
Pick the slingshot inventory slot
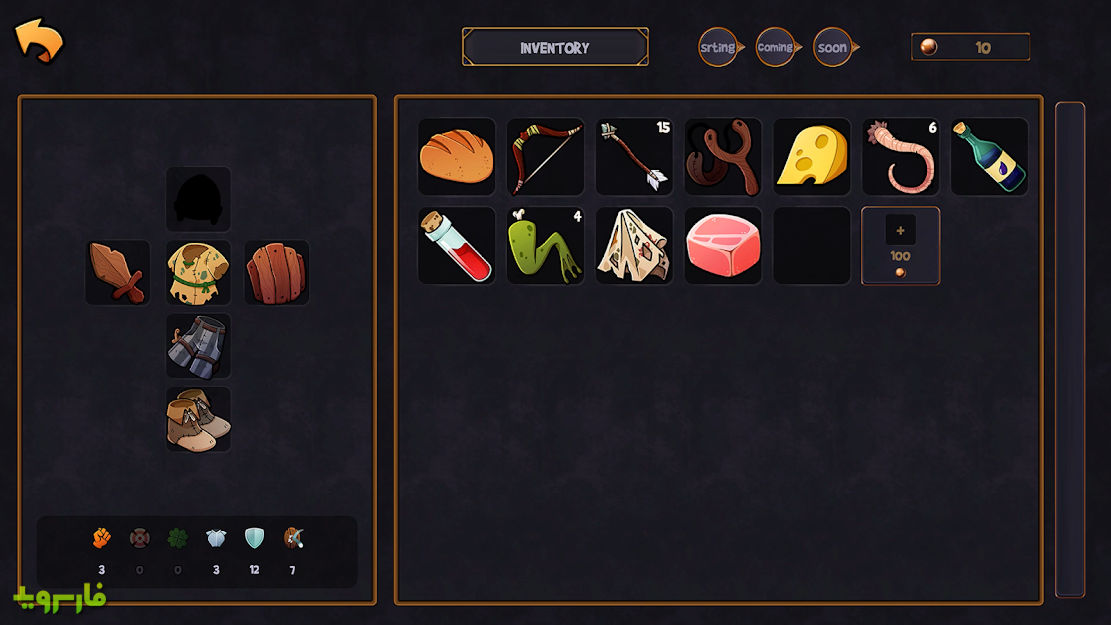(x=723, y=157)
